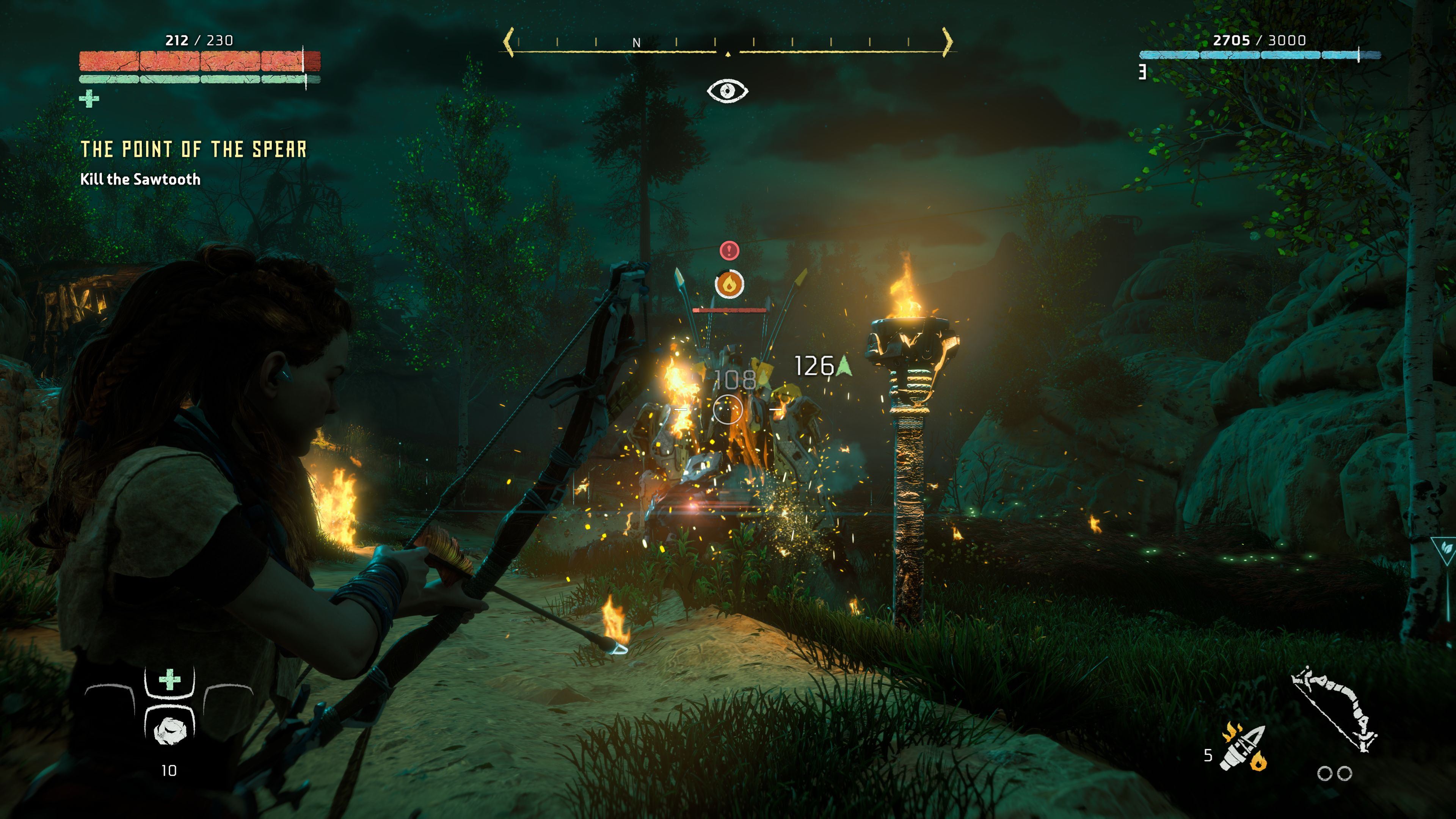Click the red enemy alert marker

729,250
